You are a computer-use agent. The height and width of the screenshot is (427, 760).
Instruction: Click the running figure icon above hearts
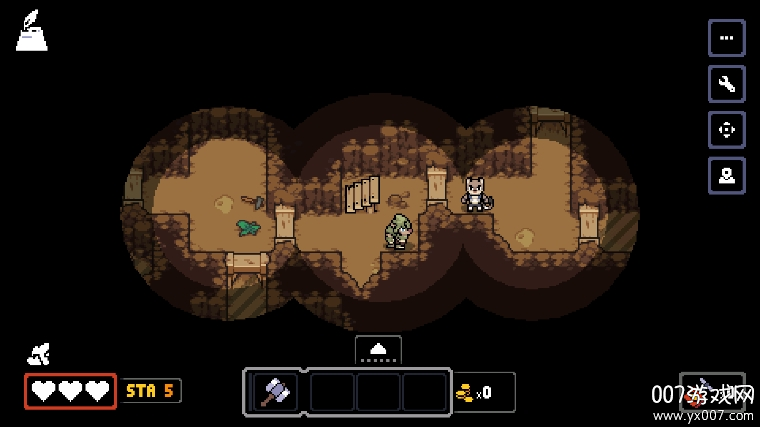[x=39, y=354]
